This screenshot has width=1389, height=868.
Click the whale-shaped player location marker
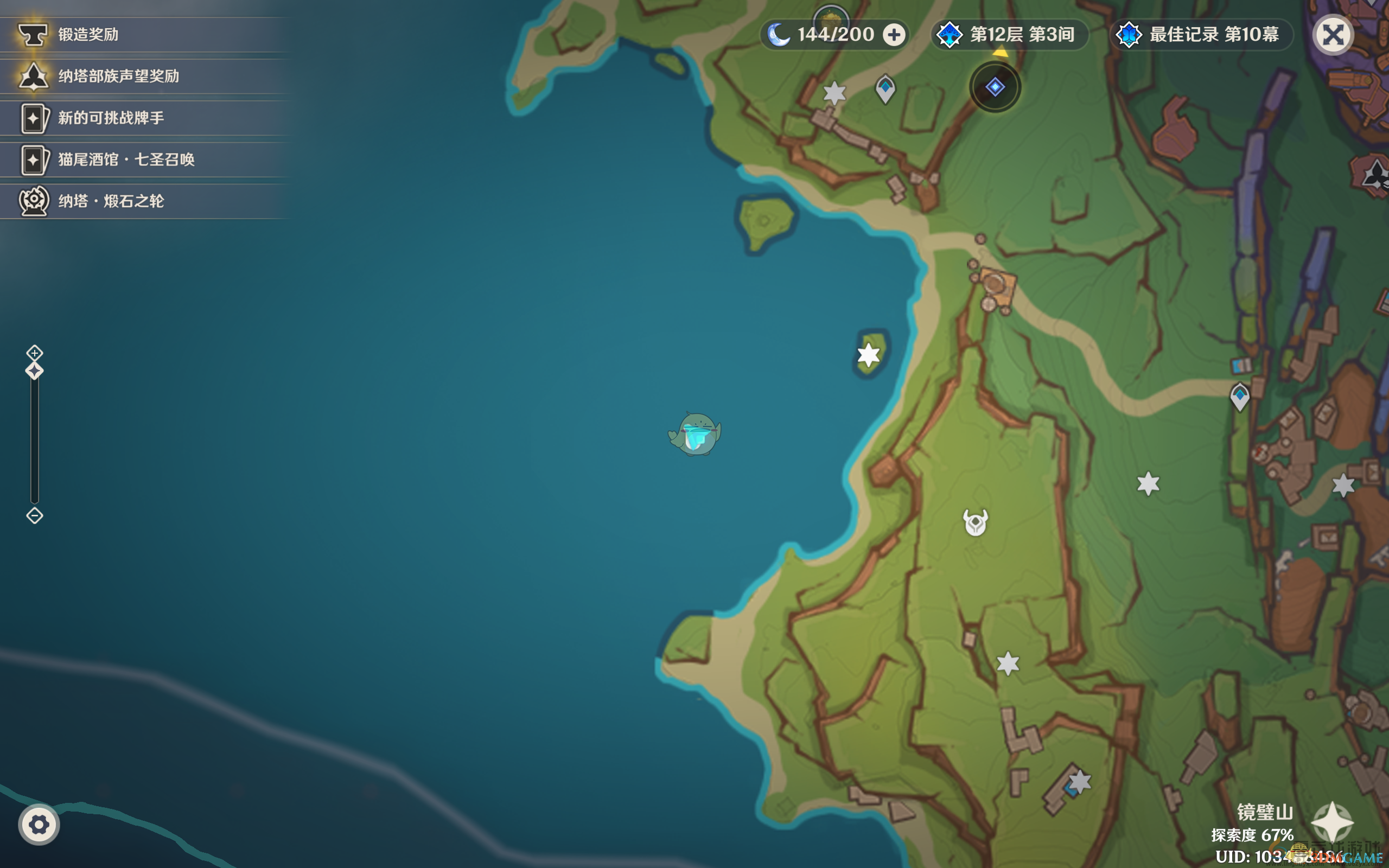click(x=695, y=434)
